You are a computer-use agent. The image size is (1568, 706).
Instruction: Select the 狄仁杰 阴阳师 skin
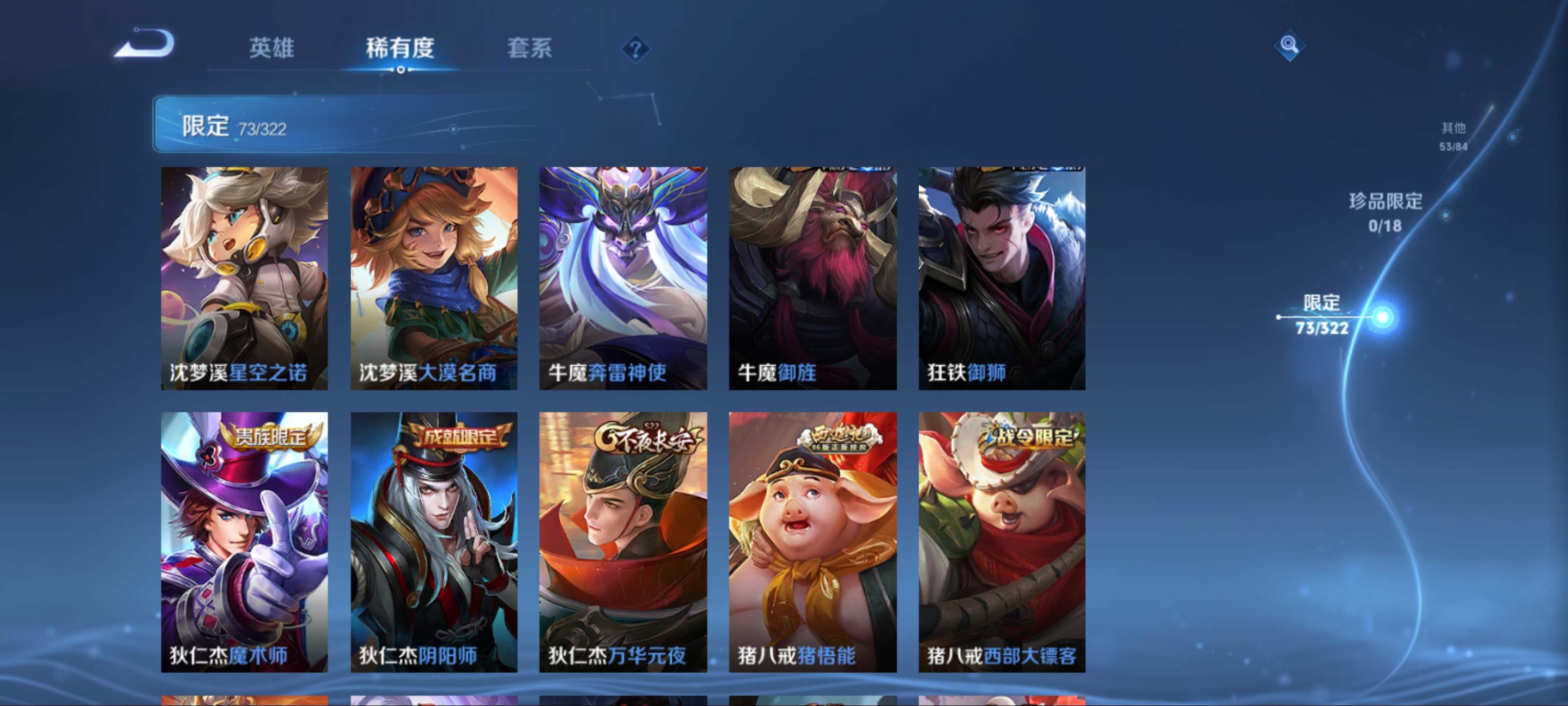434,542
